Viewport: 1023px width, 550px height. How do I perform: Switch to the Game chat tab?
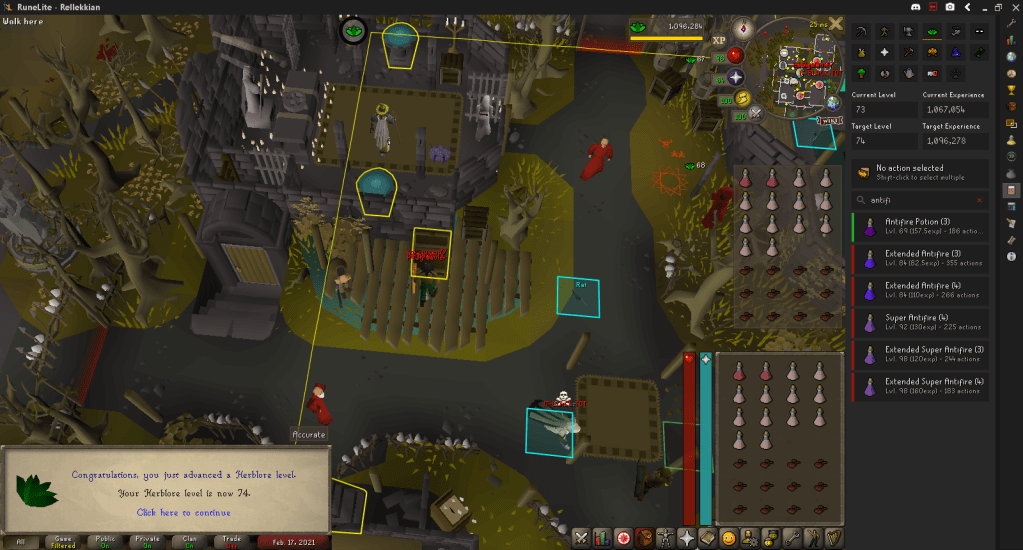[65, 541]
